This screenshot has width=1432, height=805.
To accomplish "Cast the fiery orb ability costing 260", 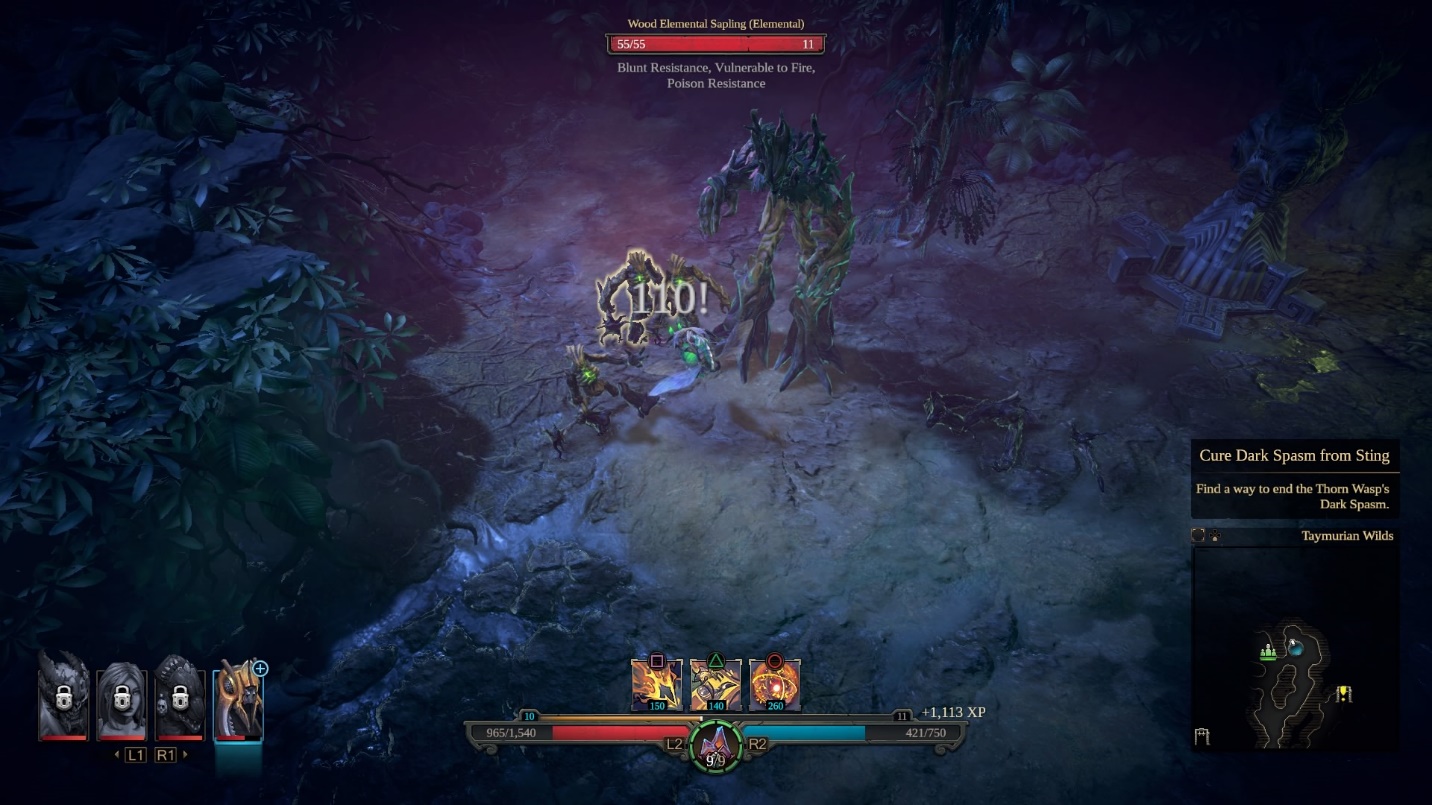I will tap(774, 686).
